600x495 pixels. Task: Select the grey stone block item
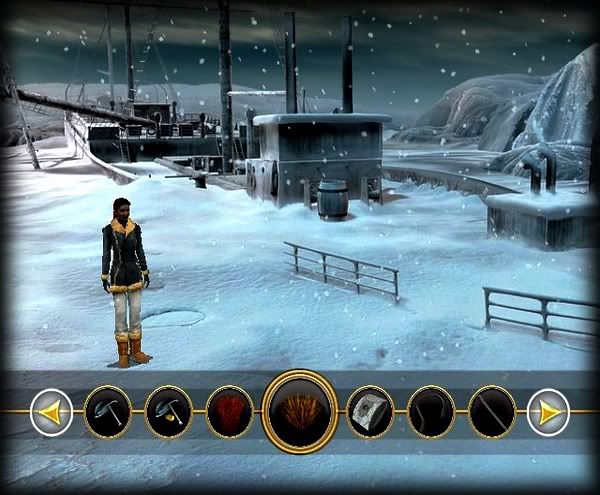pos(370,412)
